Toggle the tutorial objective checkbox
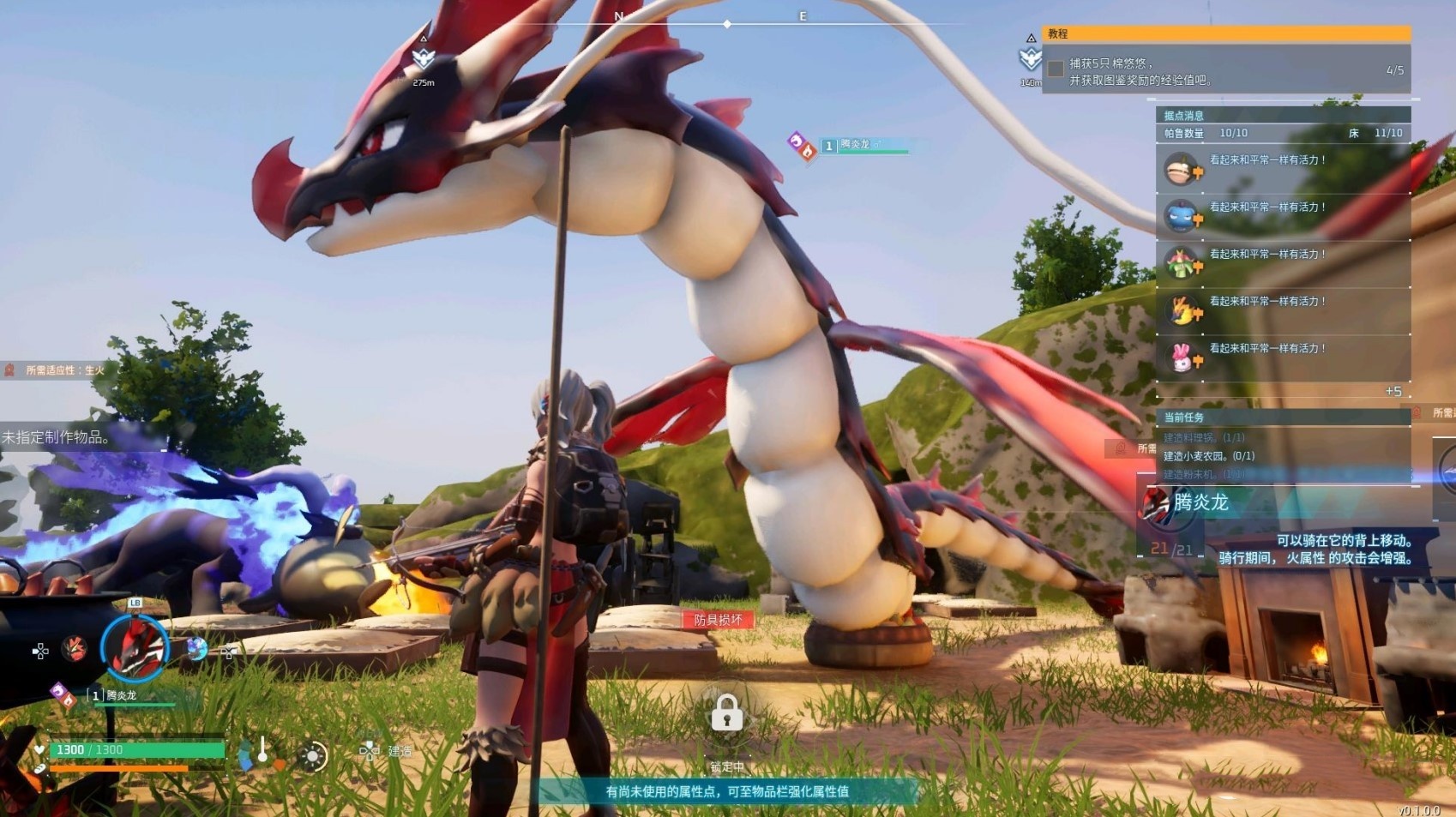1456x817 pixels. point(1056,69)
